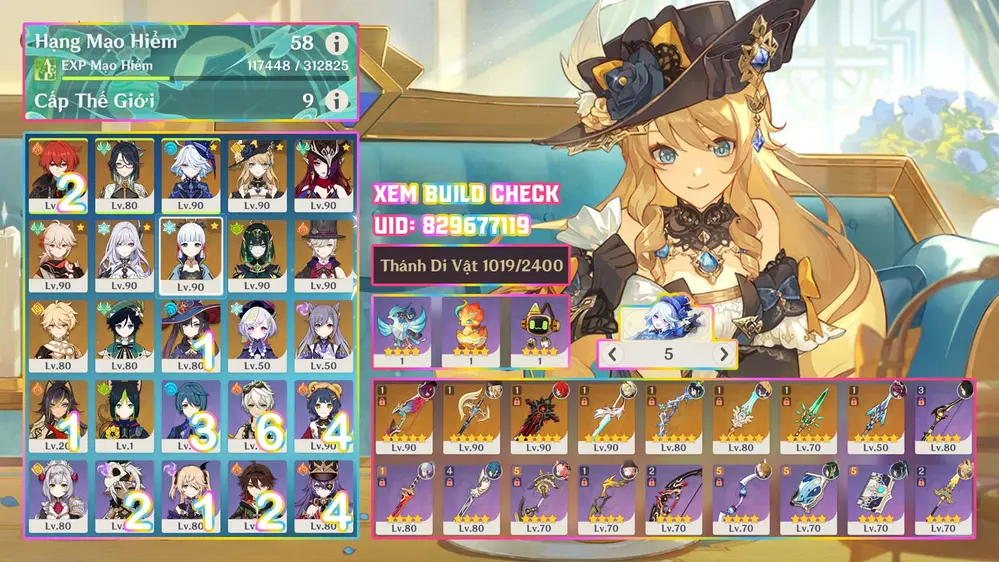Open the Adventure Rank info icon
The image size is (999, 562).
(x=338, y=43)
